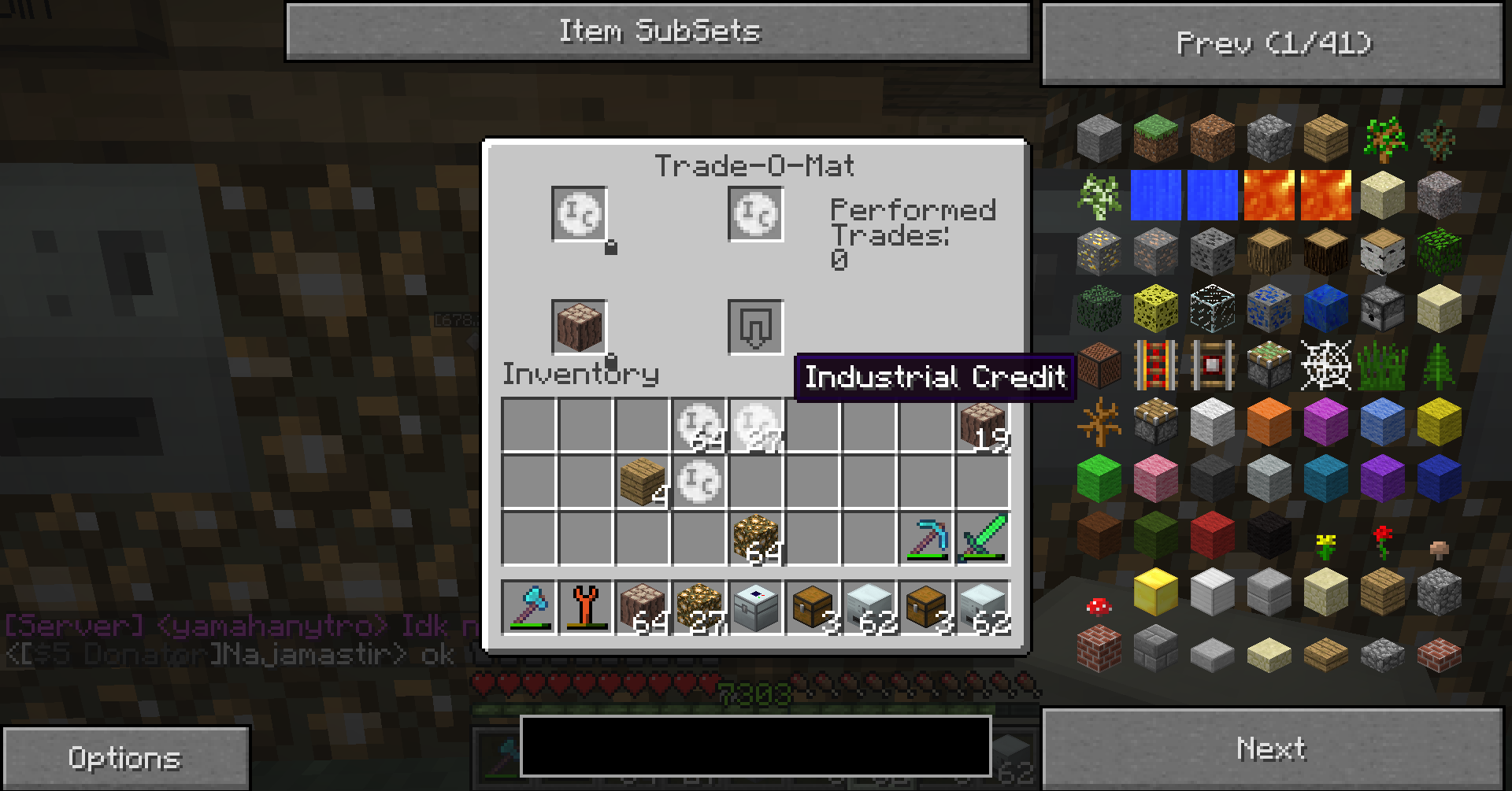This screenshot has width=1512, height=791.
Task: Pick the gold block in the item panel
Action: (x=1156, y=591)
